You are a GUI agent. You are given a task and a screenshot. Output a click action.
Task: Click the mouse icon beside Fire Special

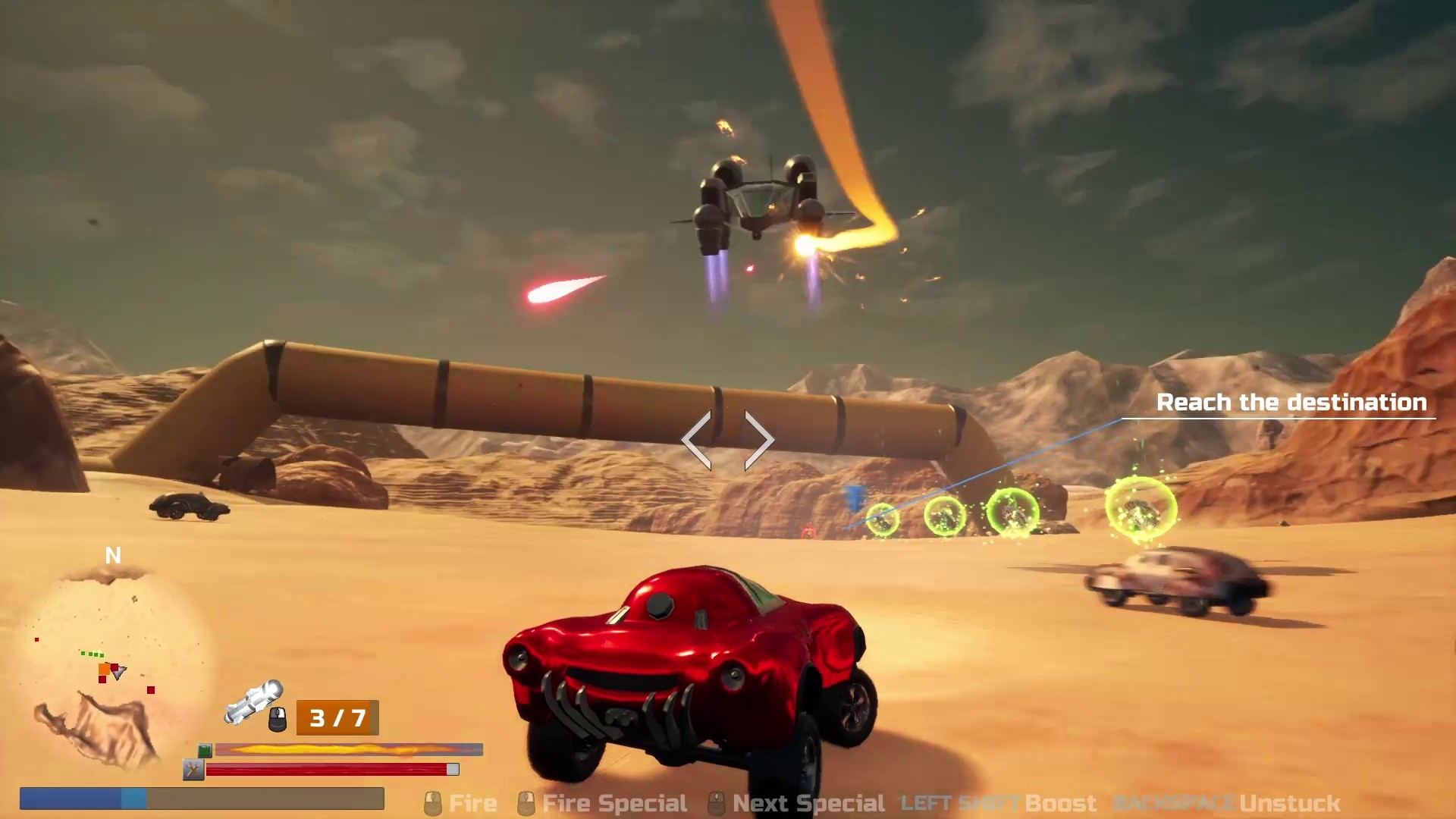point(526,802)
